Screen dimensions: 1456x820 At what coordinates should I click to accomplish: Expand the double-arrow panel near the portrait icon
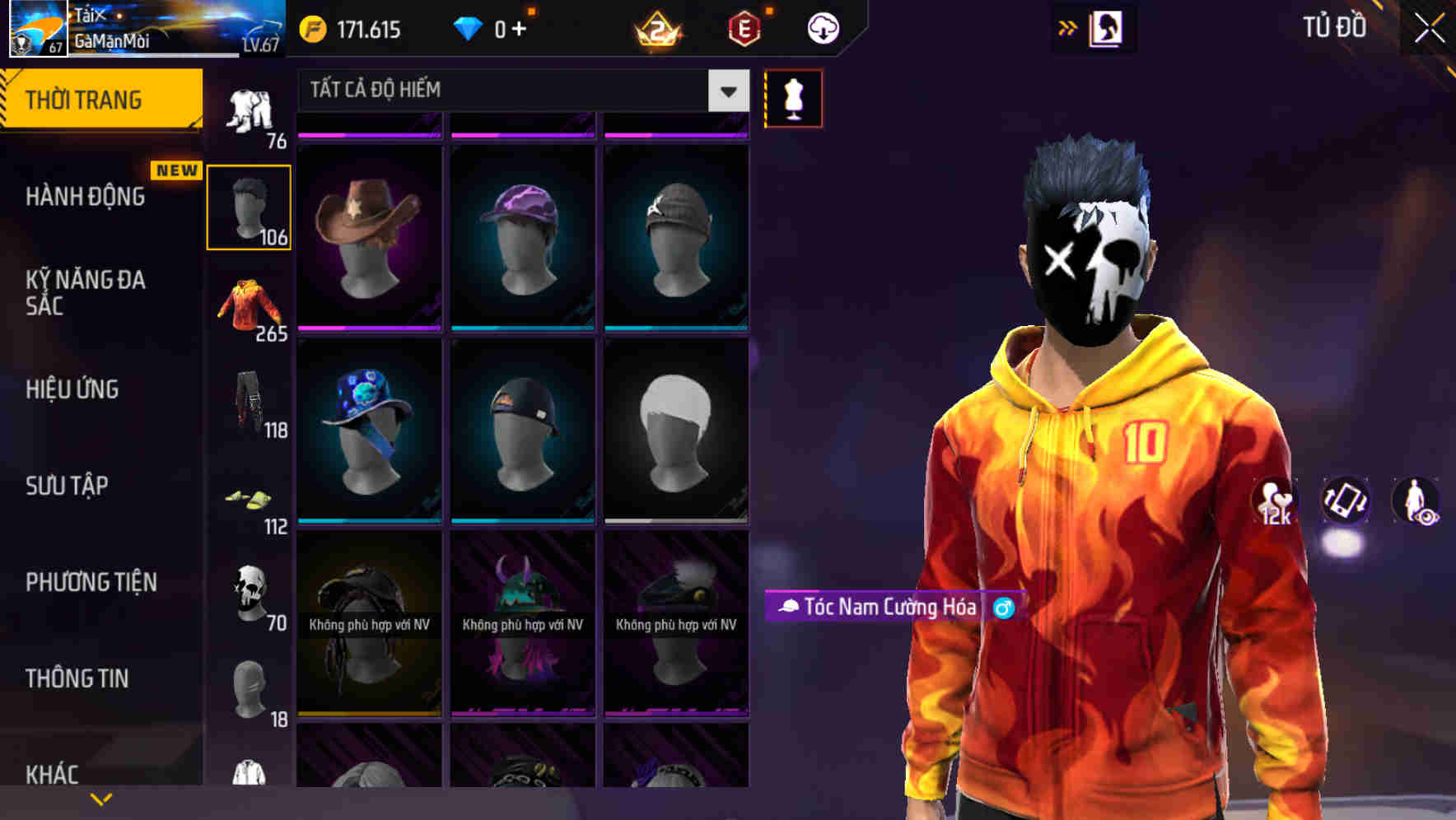[1069, 27]
